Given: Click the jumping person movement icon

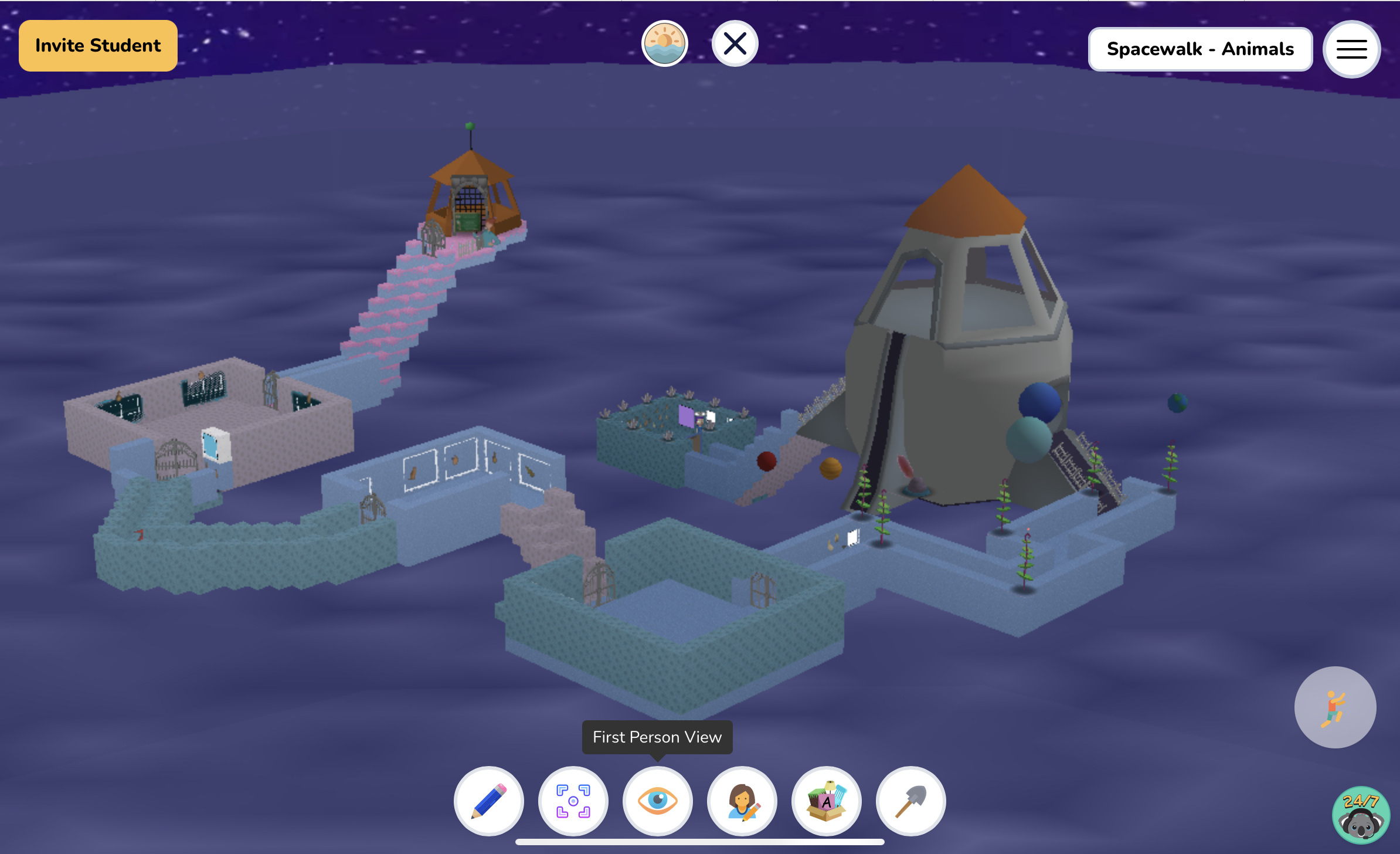Looking at the screenshot, I should coord(1336,708).
